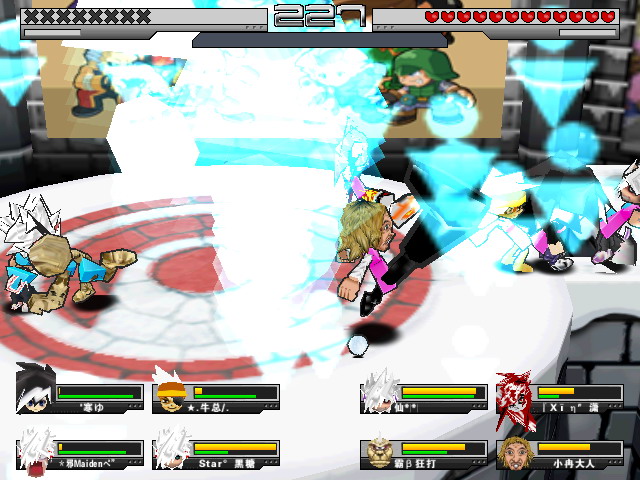Choose the Maiden player portrait
This screenshot has height=480, width=640.
click(35, 450)
